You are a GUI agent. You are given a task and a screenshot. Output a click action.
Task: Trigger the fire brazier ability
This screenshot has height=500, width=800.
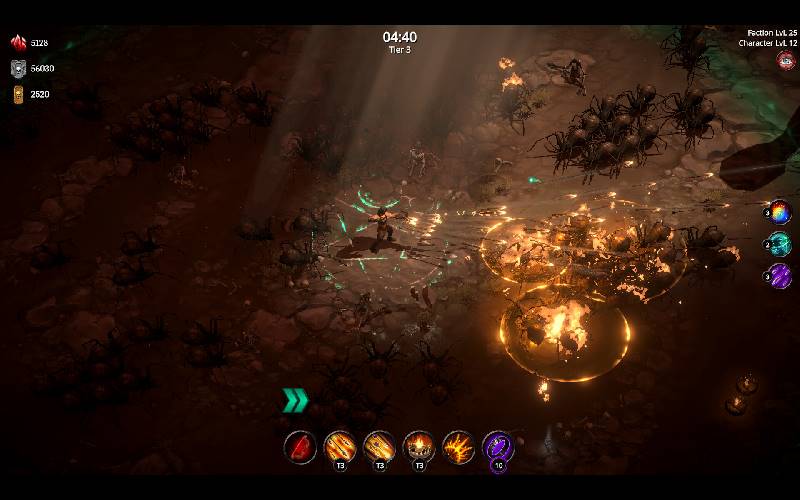point(419,446)
